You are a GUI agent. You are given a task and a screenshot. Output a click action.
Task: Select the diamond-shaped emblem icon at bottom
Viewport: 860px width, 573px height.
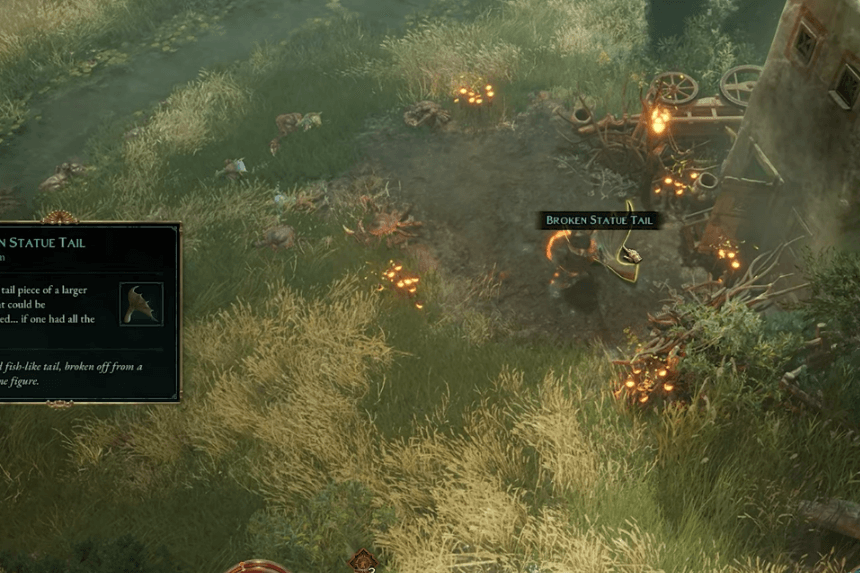(362, 561)
